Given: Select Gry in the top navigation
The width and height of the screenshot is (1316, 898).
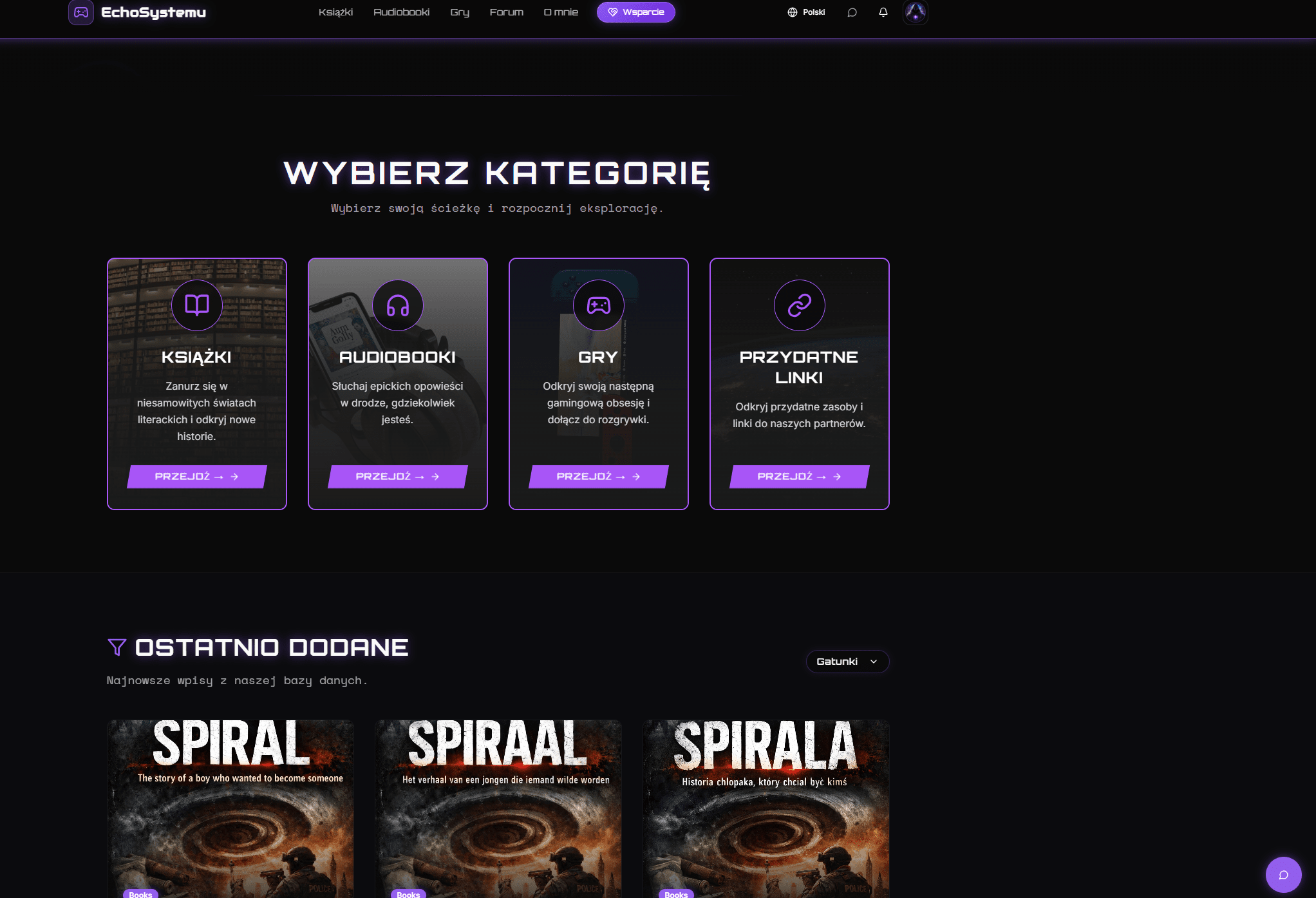Looking at the screenshot, I should (x=460, y=12).
